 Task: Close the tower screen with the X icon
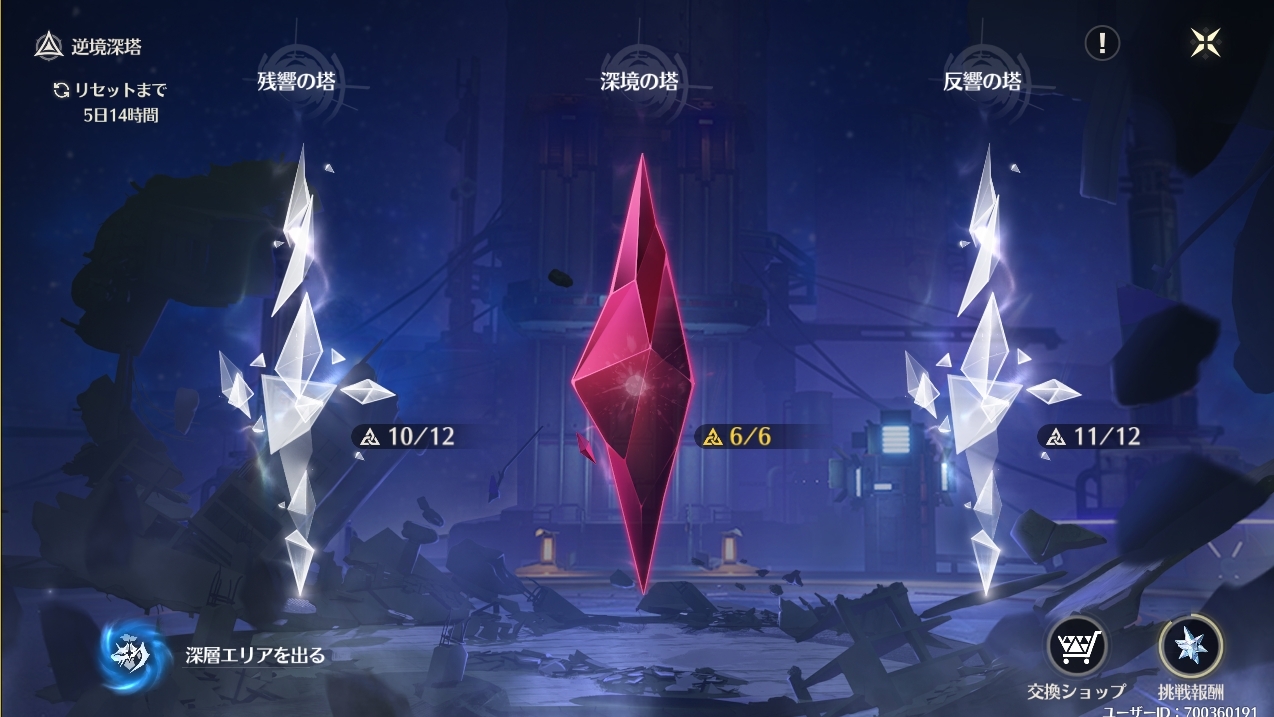(x=1205, y=42)
